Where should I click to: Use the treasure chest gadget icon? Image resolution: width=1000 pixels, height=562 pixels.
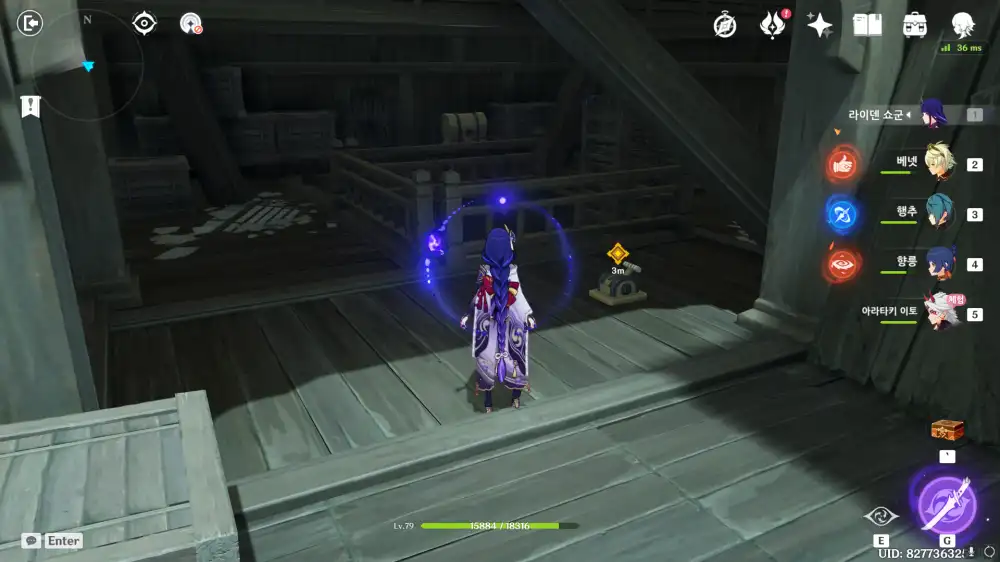click(946, 430)
